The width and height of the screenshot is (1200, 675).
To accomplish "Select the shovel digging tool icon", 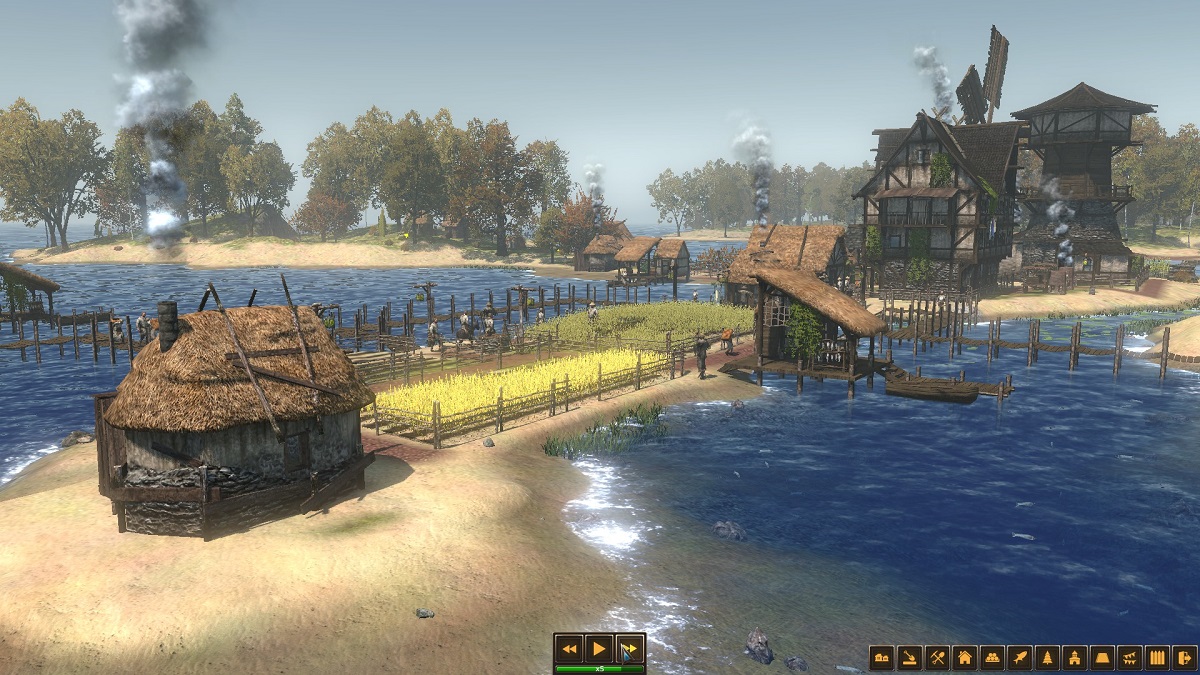I will tap(909, 657).
